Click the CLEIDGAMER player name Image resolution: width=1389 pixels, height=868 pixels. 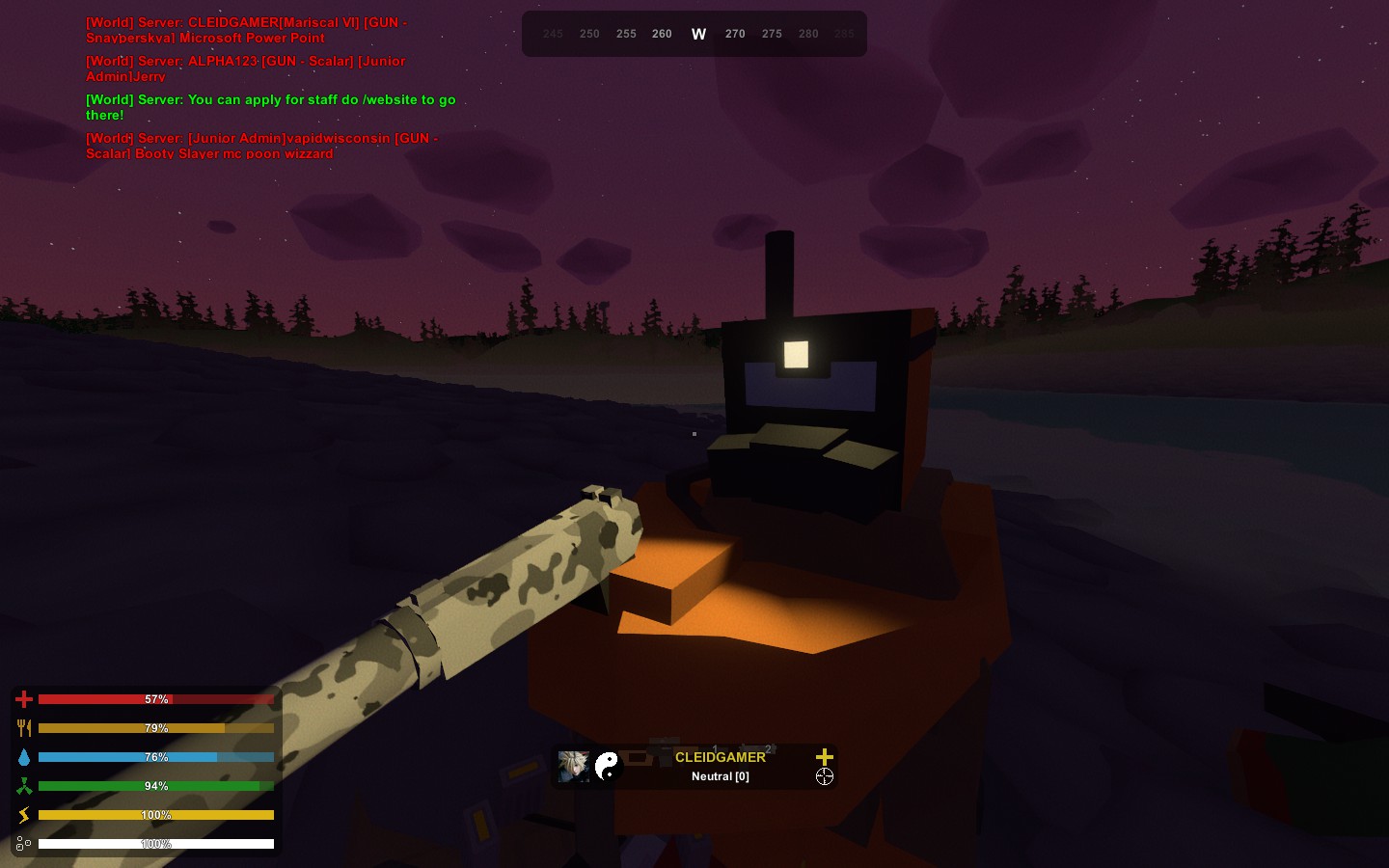tap(721, 758)
